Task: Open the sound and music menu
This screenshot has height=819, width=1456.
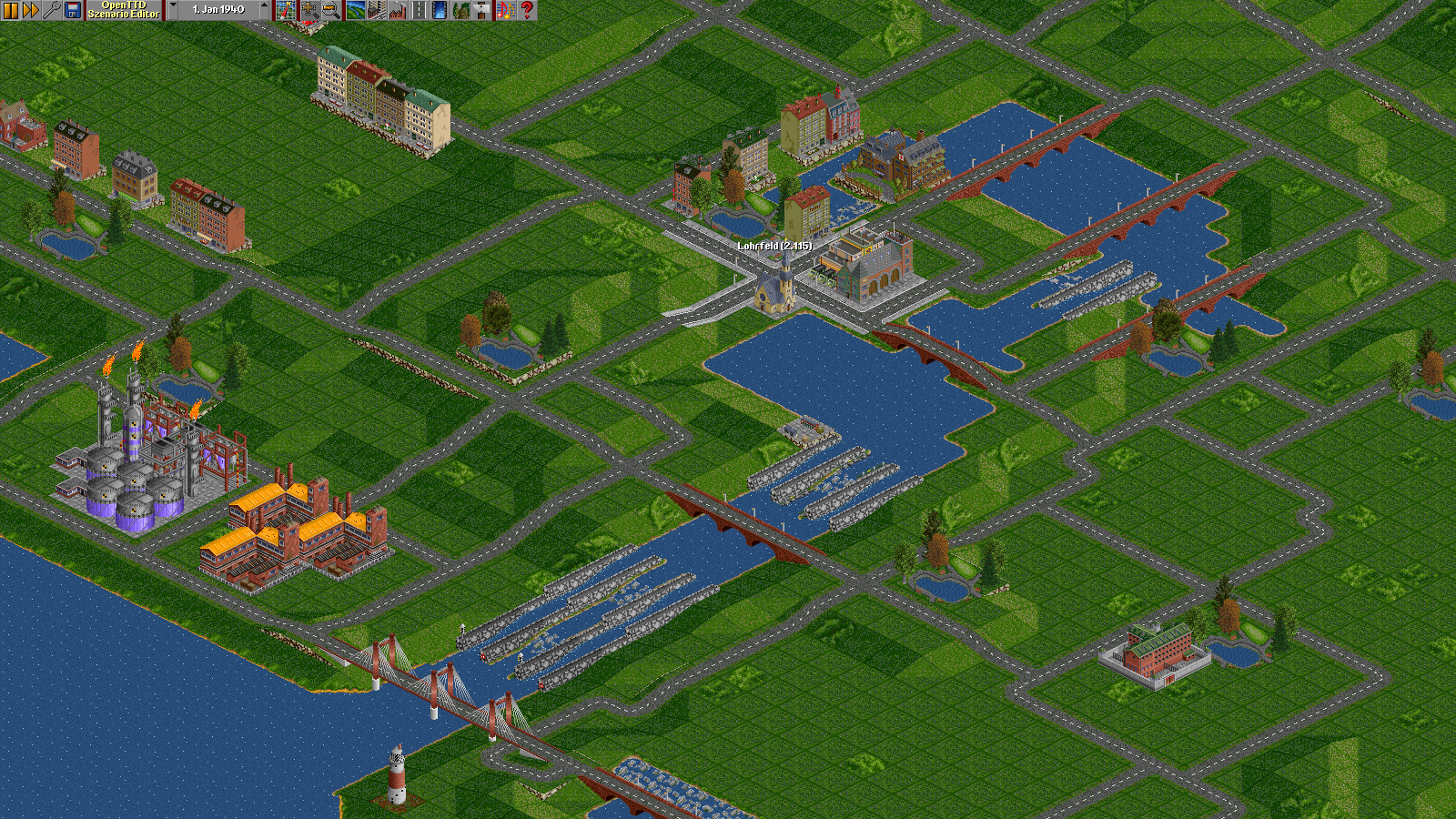Action: (x=505, y=10)
